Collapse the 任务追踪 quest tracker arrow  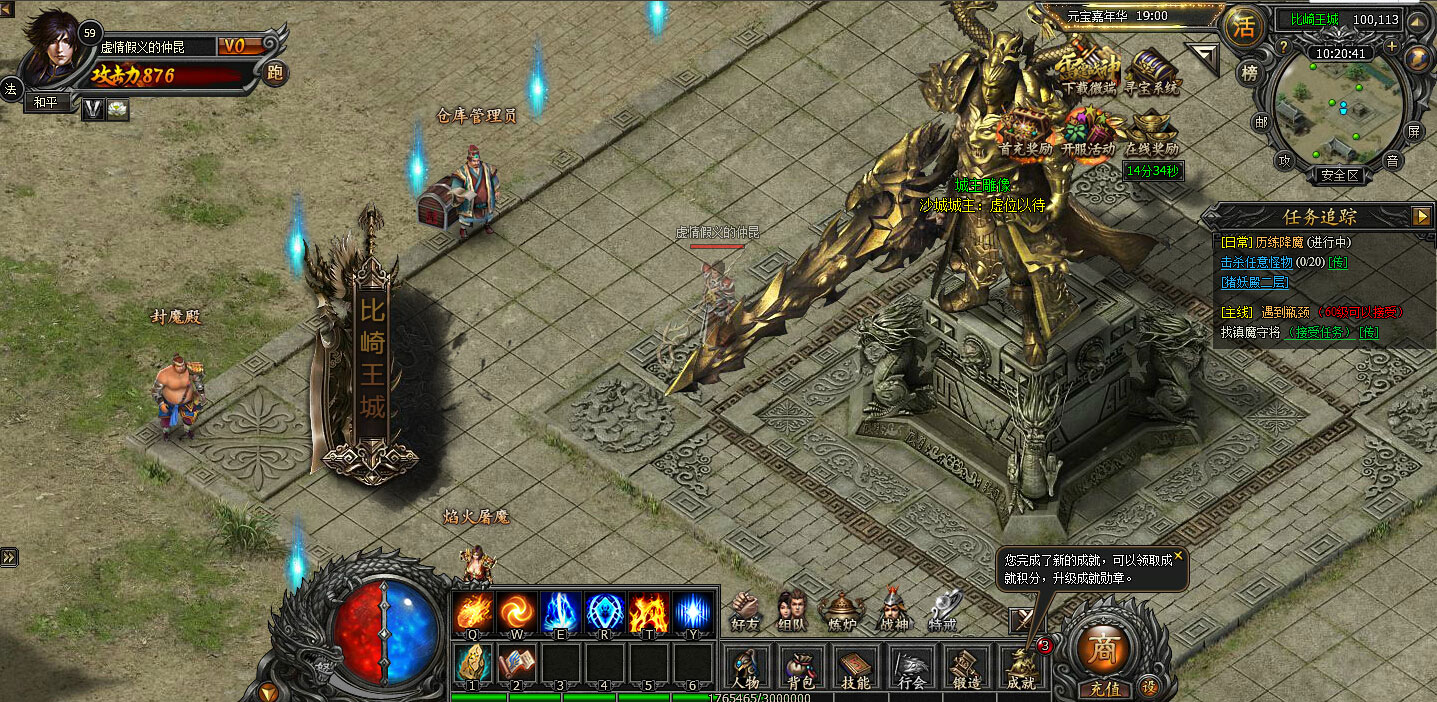click(x=1421, y=216)
